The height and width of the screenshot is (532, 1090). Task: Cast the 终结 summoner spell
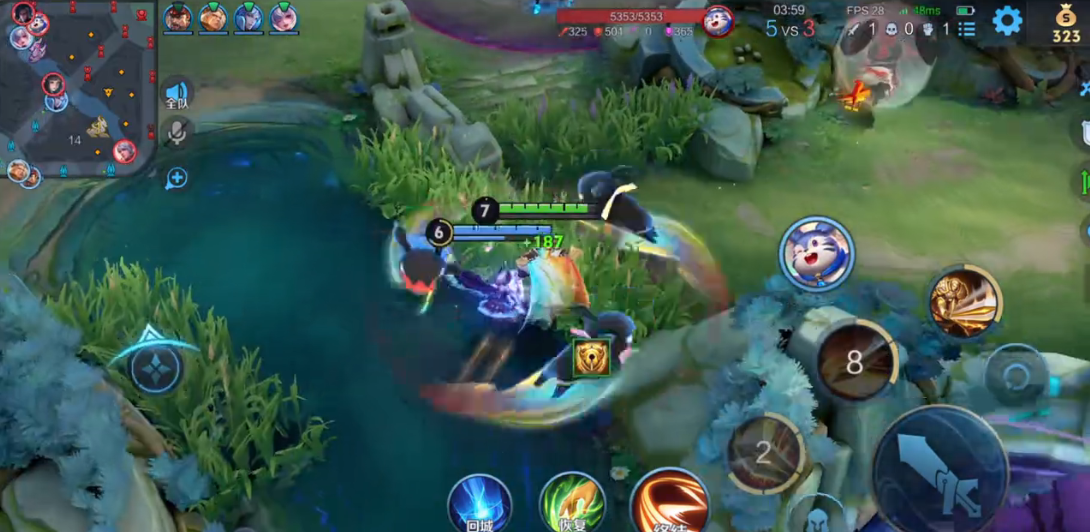(x=669, y=501)
